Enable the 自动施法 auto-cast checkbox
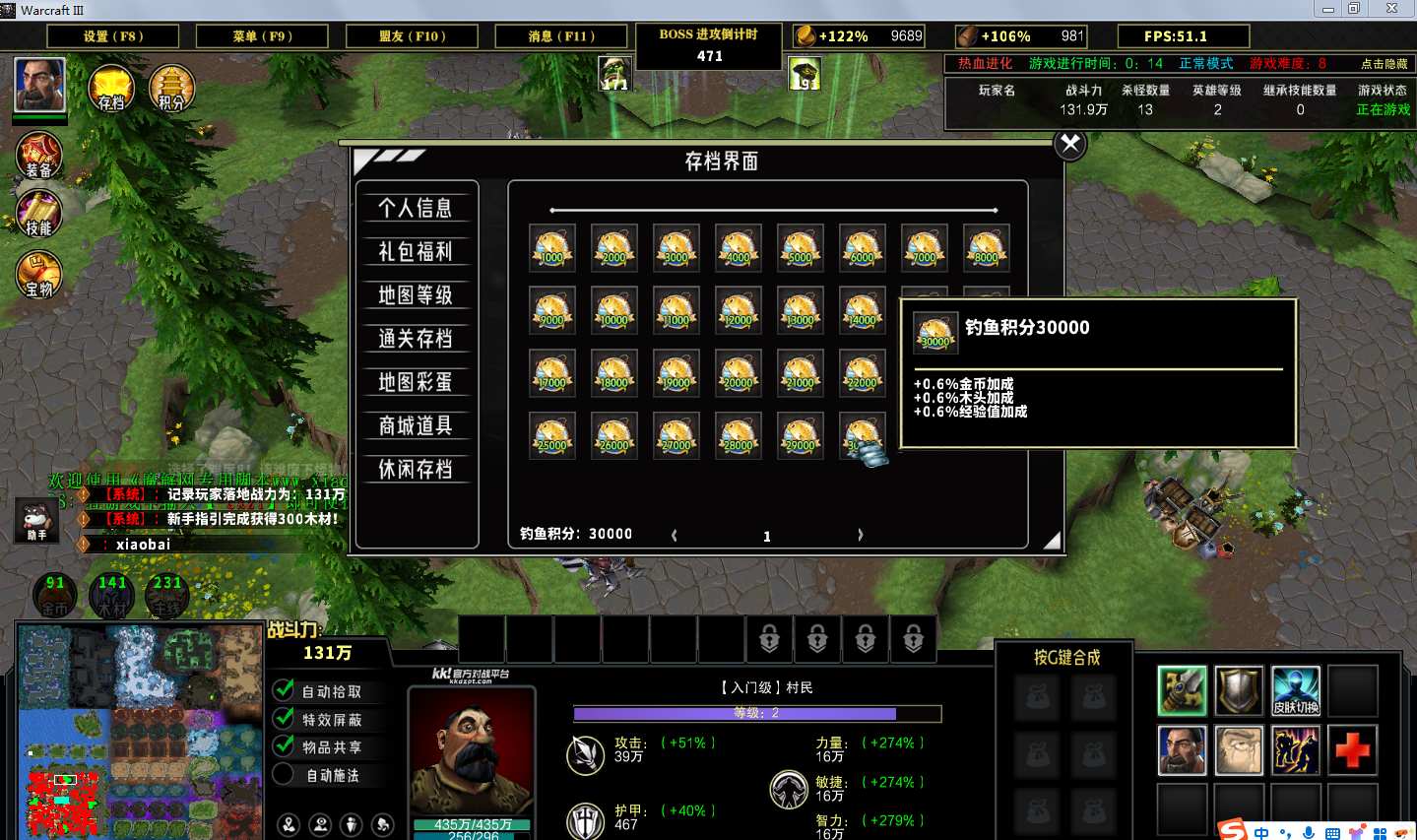Image resolution: width=1417 pixels, height=840 pixels. click(x=285, y=775)
